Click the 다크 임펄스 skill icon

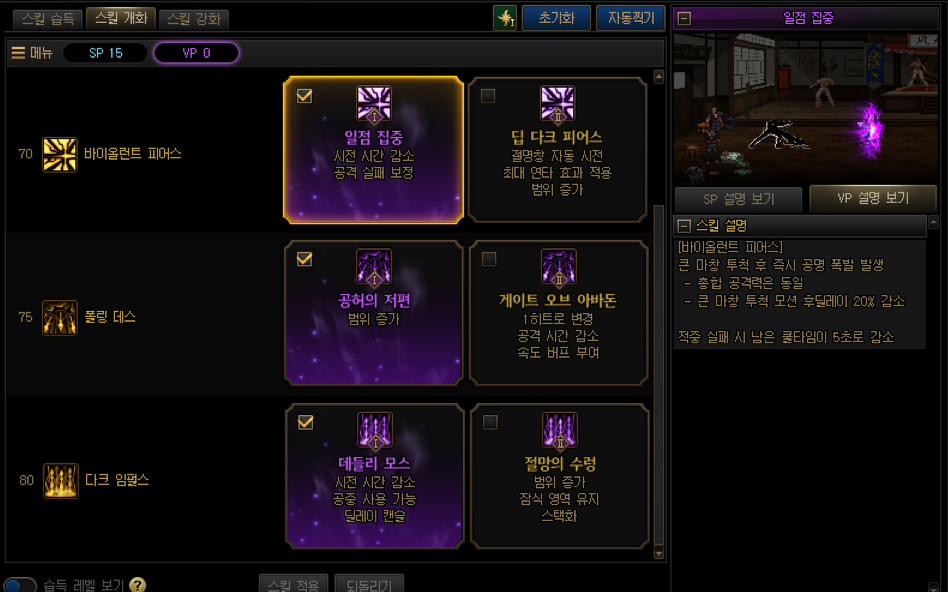(60, 480)
